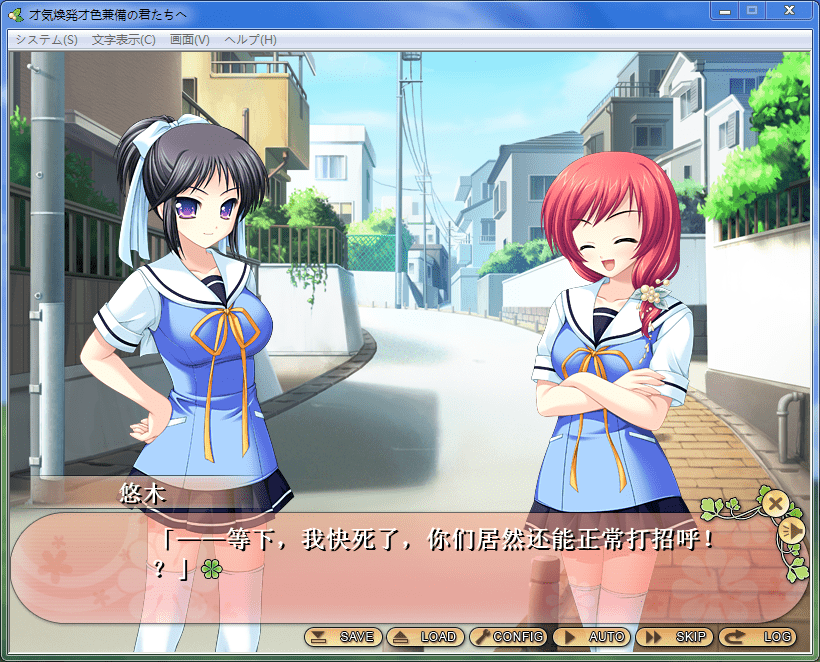This screenshot has height=662, width=820.
Task: Hide the dialogue box with the X button
Action: [775, 503]
